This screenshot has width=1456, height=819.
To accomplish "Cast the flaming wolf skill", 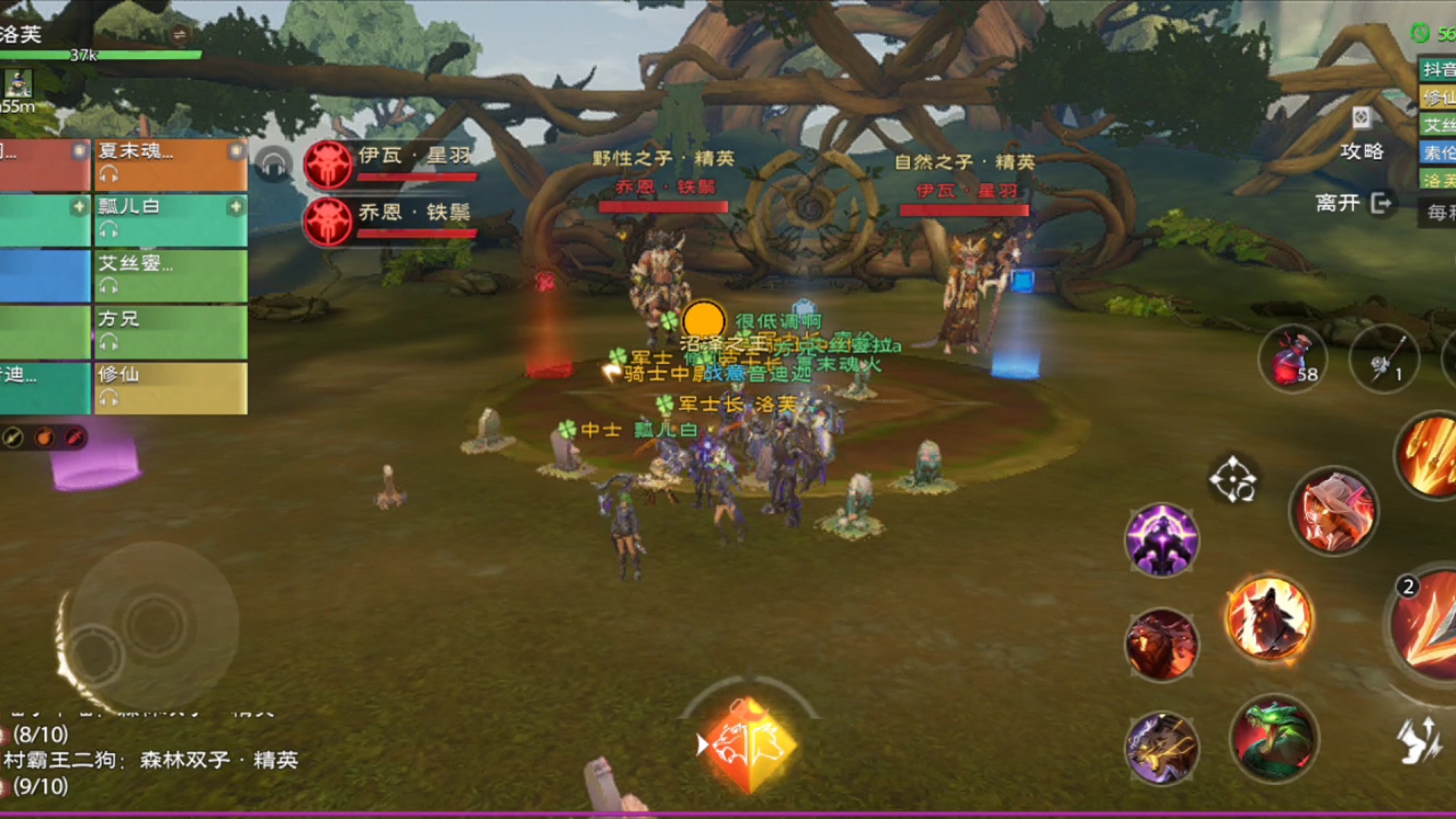I will [1269, 617].
